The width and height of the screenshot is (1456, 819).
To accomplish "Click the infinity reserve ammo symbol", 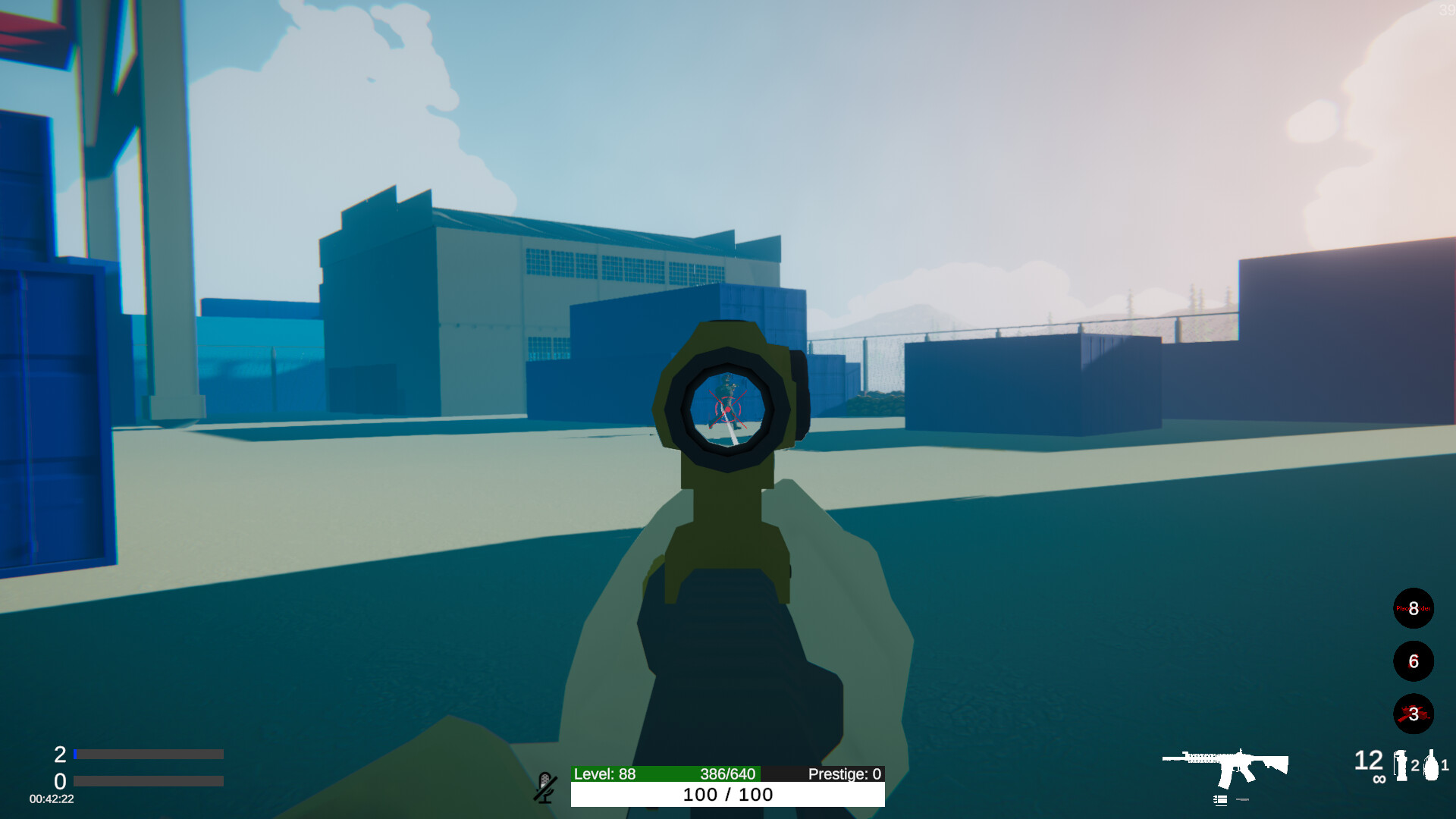I will (1379, 778).
